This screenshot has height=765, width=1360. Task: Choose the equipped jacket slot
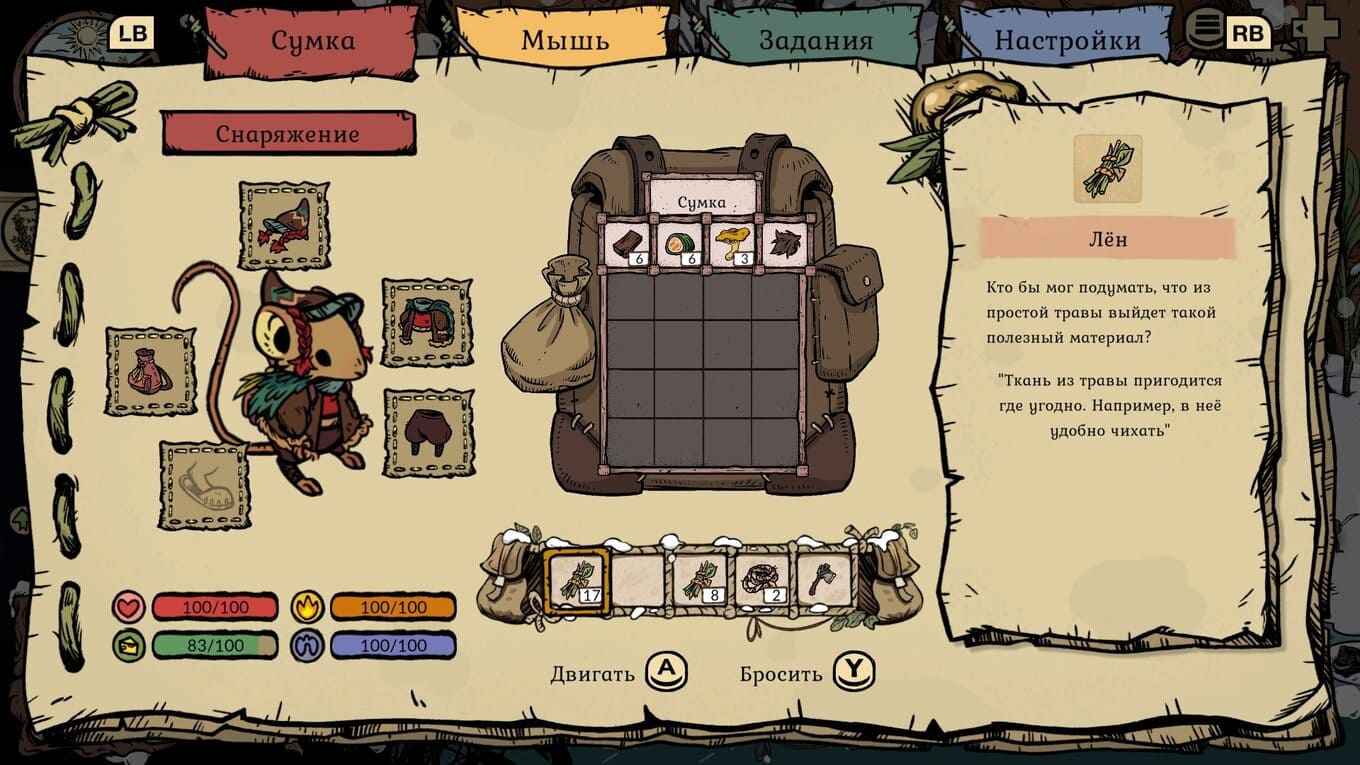click(x=427, y=323)
